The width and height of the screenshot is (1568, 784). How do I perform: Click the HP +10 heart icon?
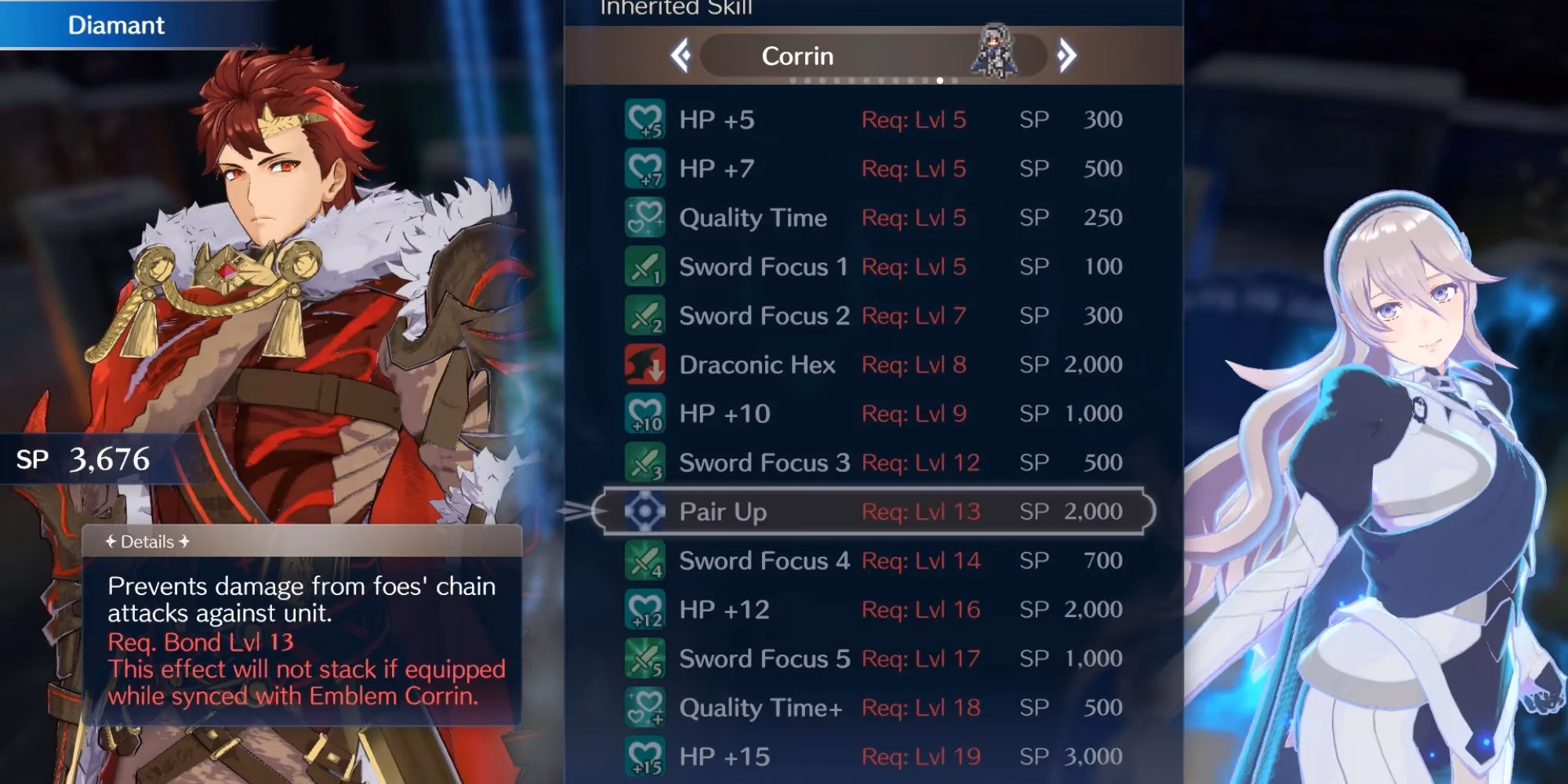(644, 413)
